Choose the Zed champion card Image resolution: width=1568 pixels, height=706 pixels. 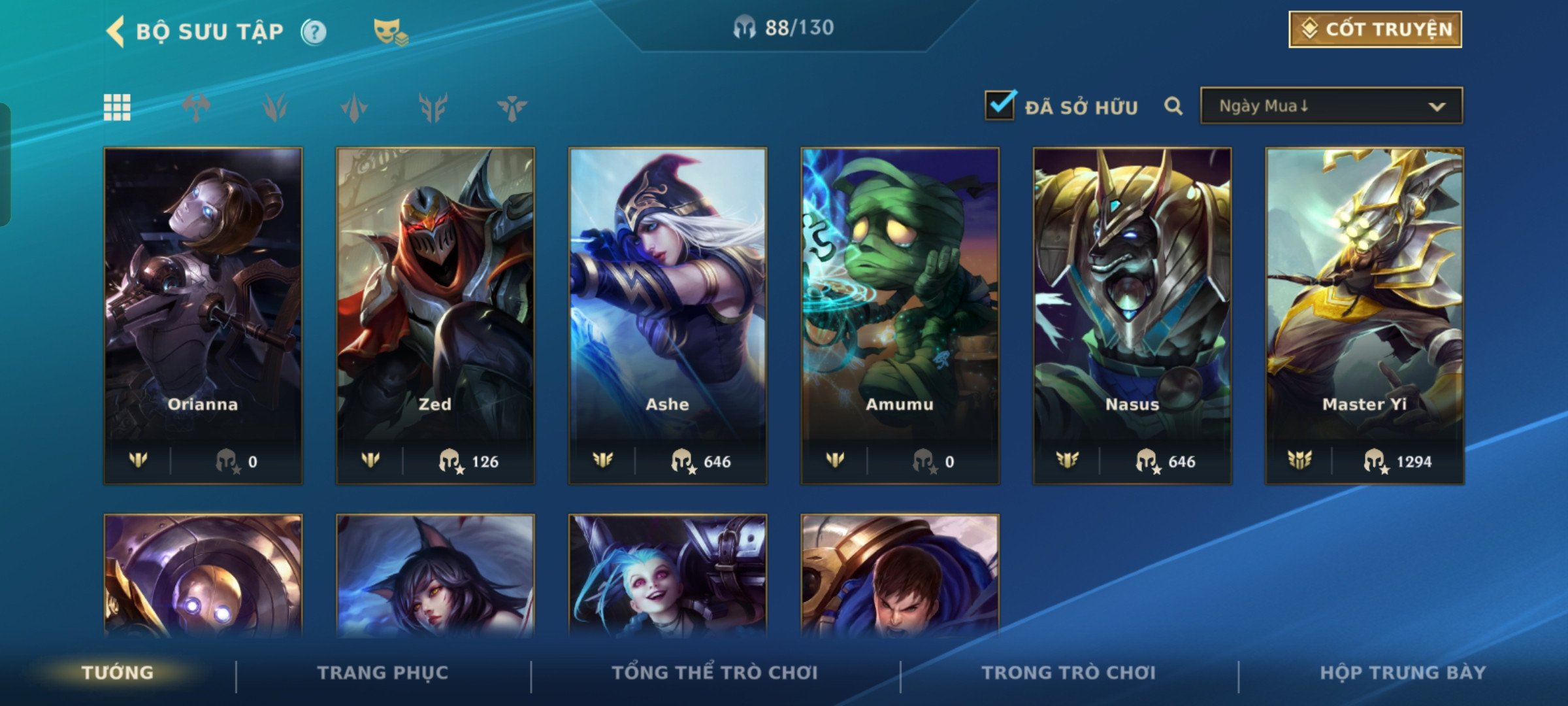[x=435, y=315]
